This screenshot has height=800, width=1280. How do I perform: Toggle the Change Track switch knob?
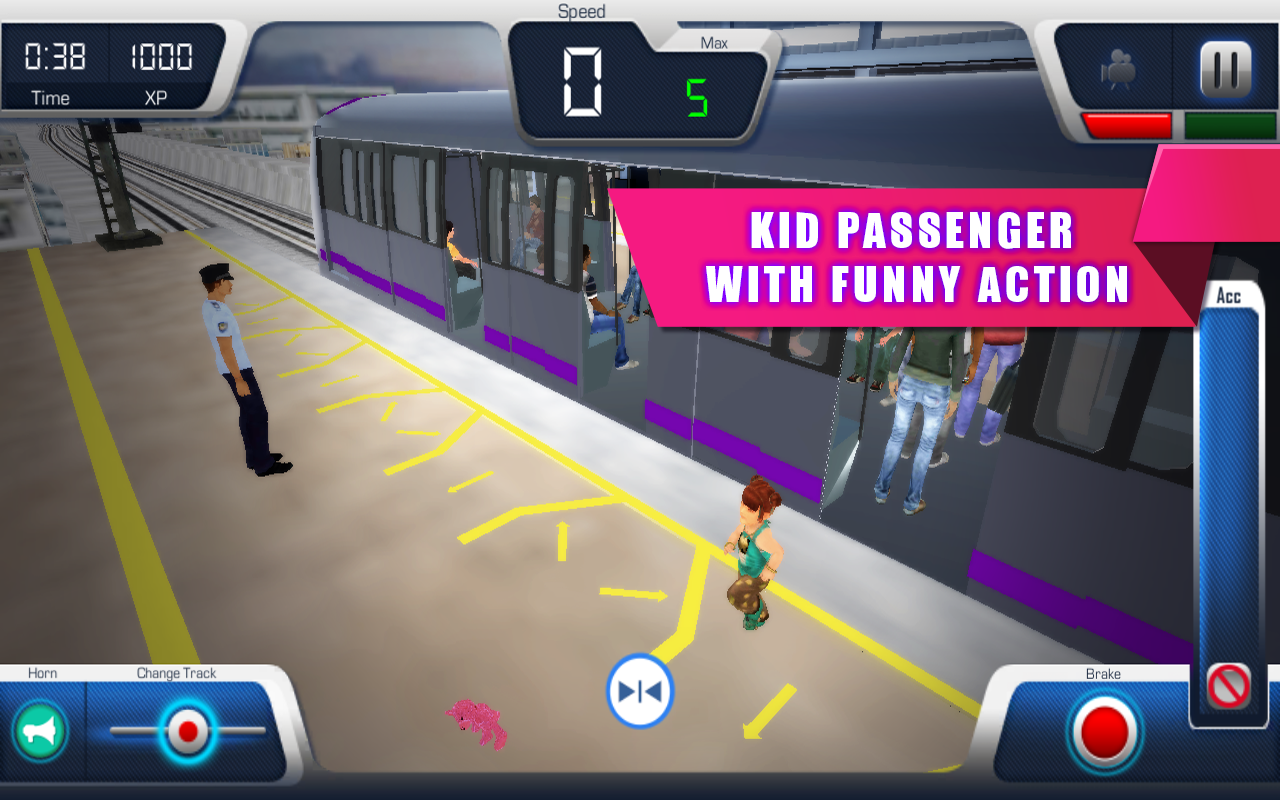point(185,731)
